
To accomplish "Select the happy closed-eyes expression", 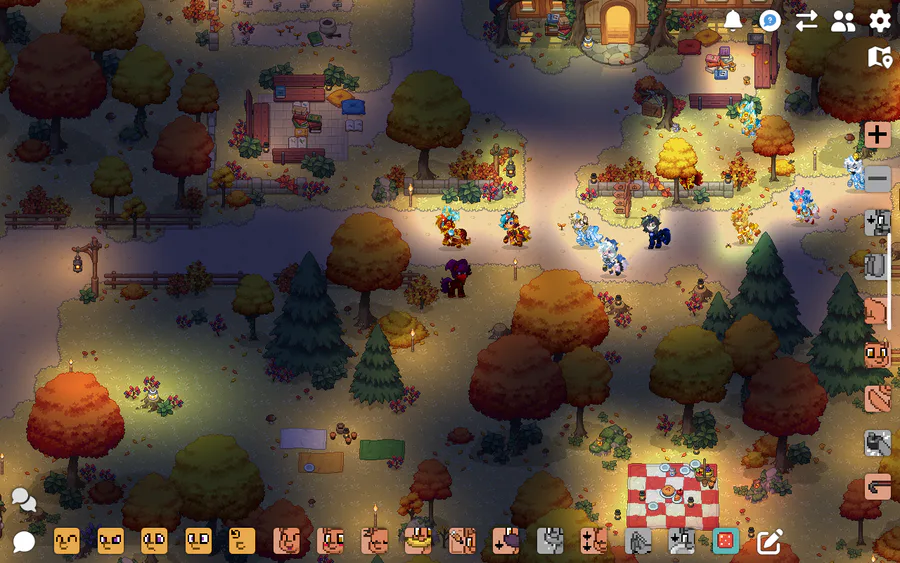I will [x=67, y=541].
